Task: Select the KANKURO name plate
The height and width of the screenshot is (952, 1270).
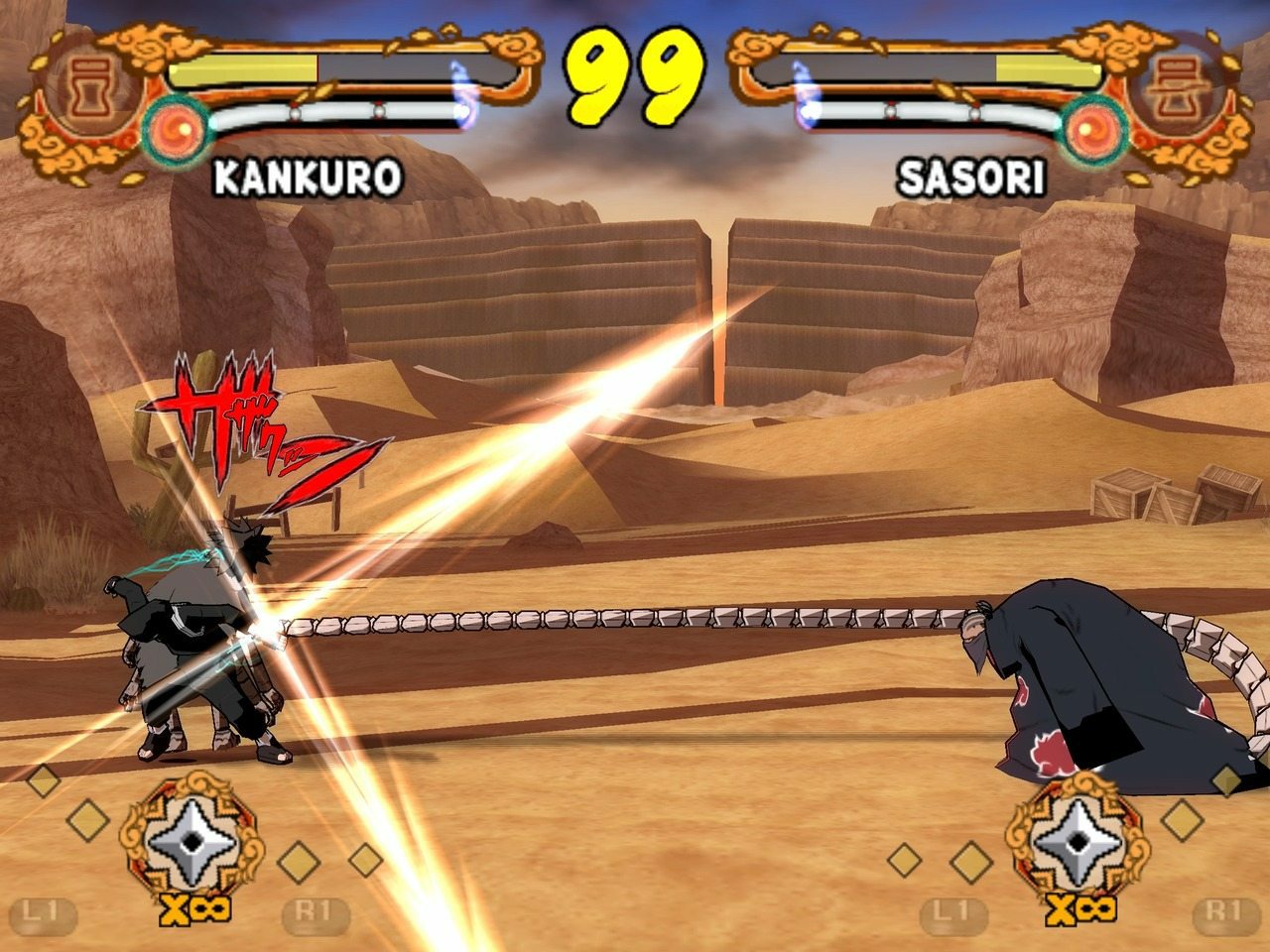Action: (308, 178)
